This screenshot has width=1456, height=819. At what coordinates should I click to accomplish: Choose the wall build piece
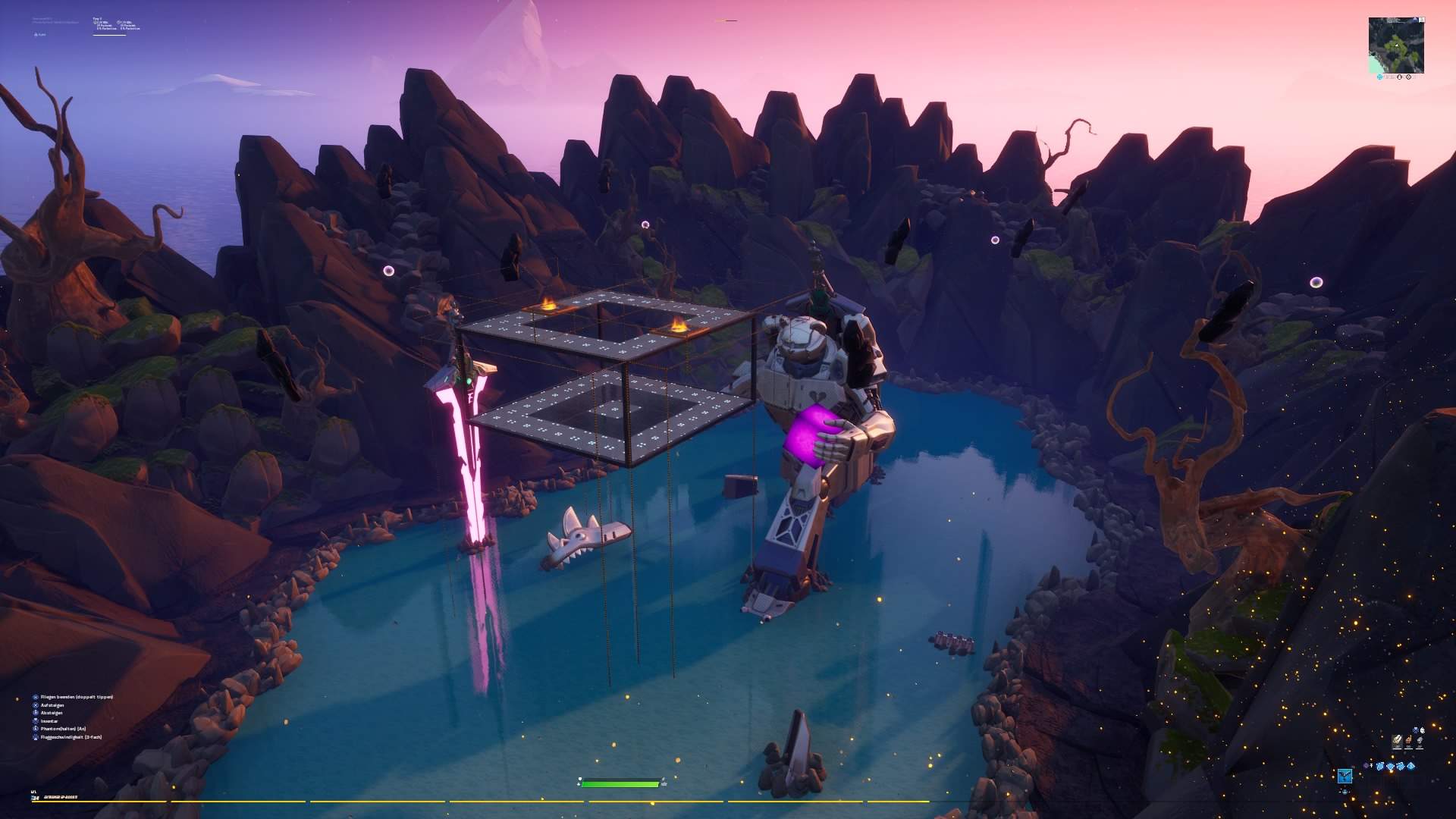pos(1379,766)
